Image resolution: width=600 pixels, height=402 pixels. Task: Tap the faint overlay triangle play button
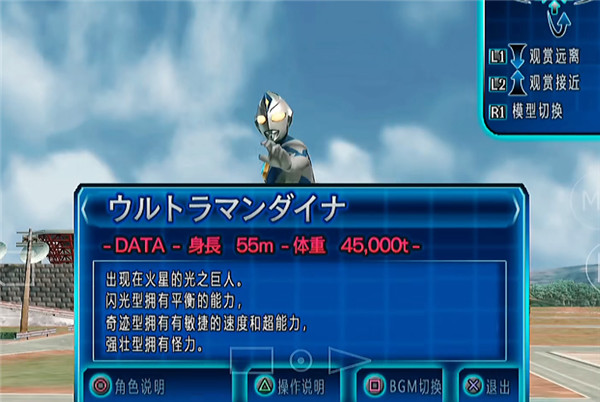tap(348, 360)
